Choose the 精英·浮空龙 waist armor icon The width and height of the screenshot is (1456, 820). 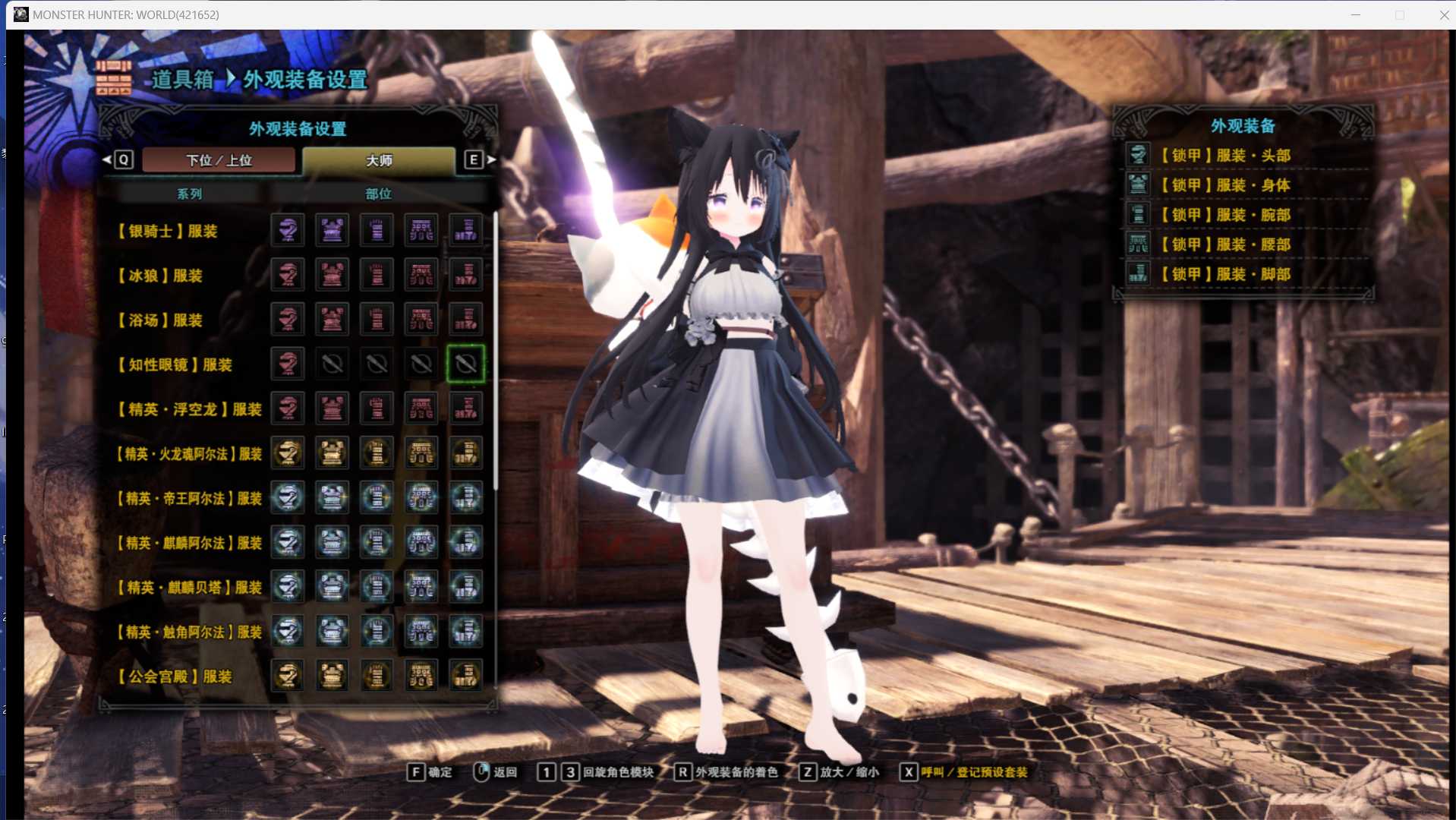click(421, 409)
